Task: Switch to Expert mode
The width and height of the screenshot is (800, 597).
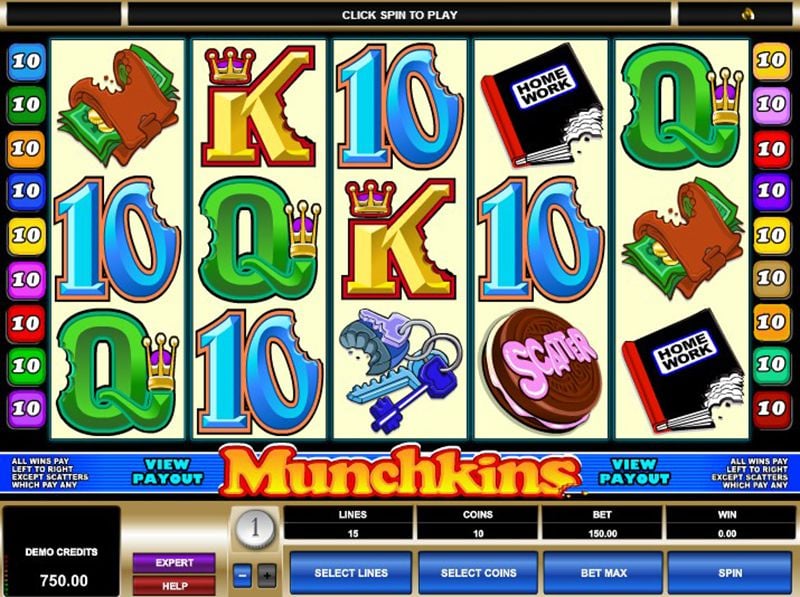Action: pyautogui.click(x=174, y=563)
